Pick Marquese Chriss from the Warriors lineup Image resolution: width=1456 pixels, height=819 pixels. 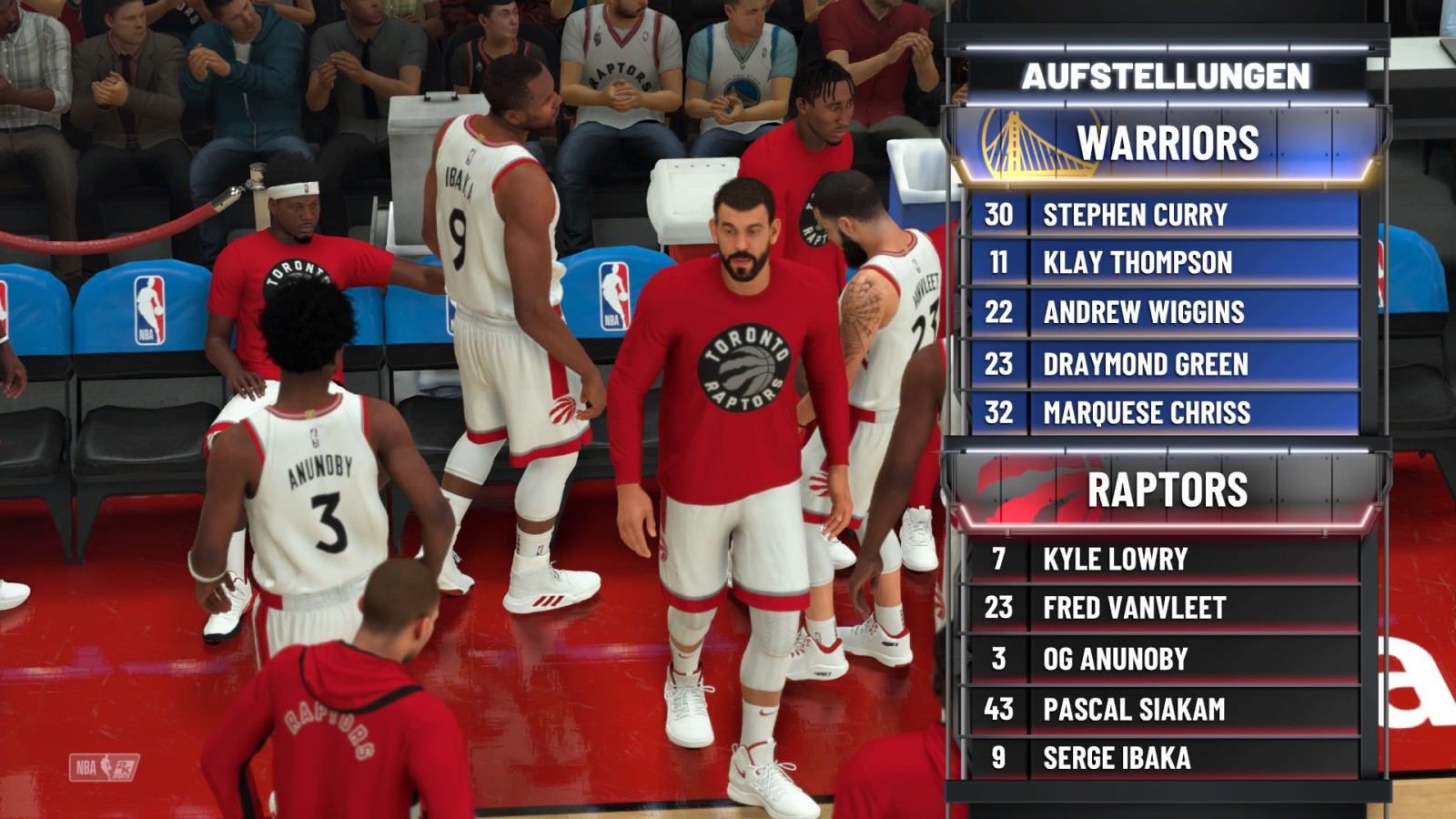tap(1165, 412)
